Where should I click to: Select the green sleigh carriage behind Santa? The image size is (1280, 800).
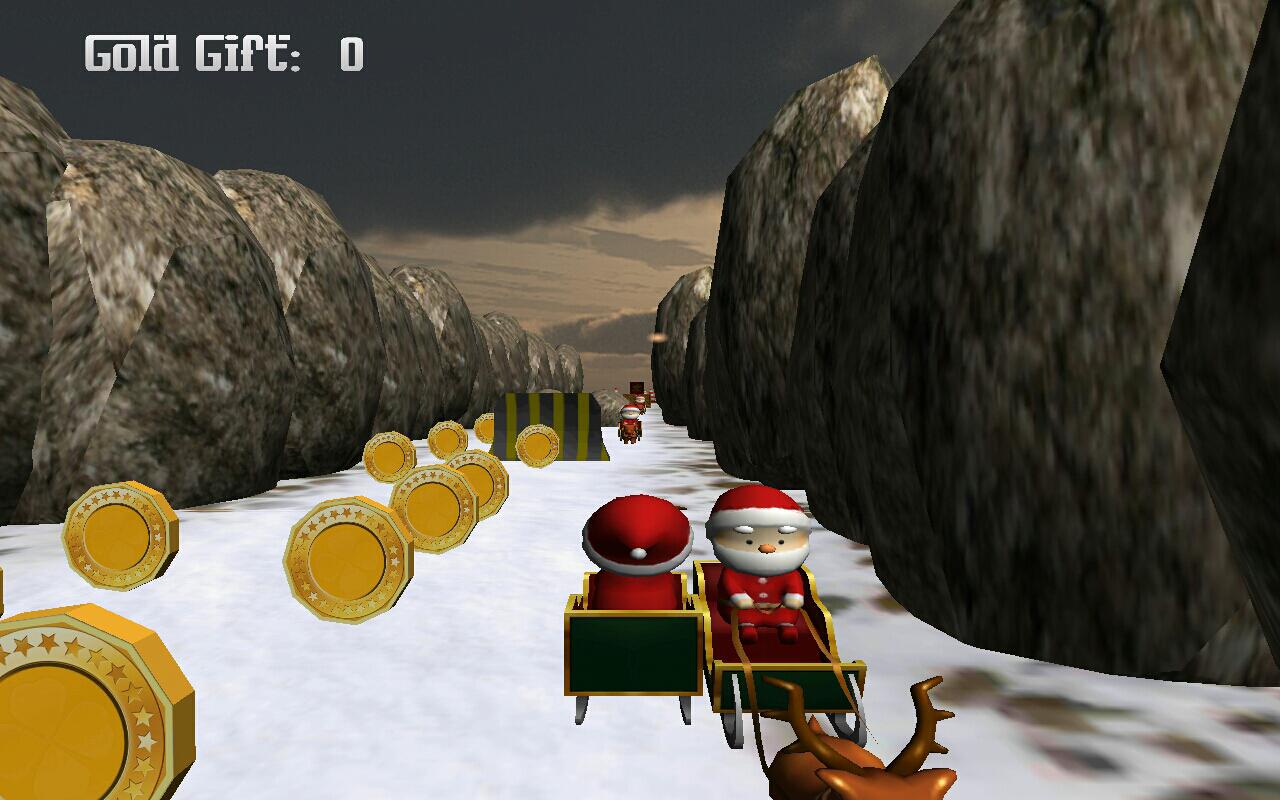coord(632,650)
